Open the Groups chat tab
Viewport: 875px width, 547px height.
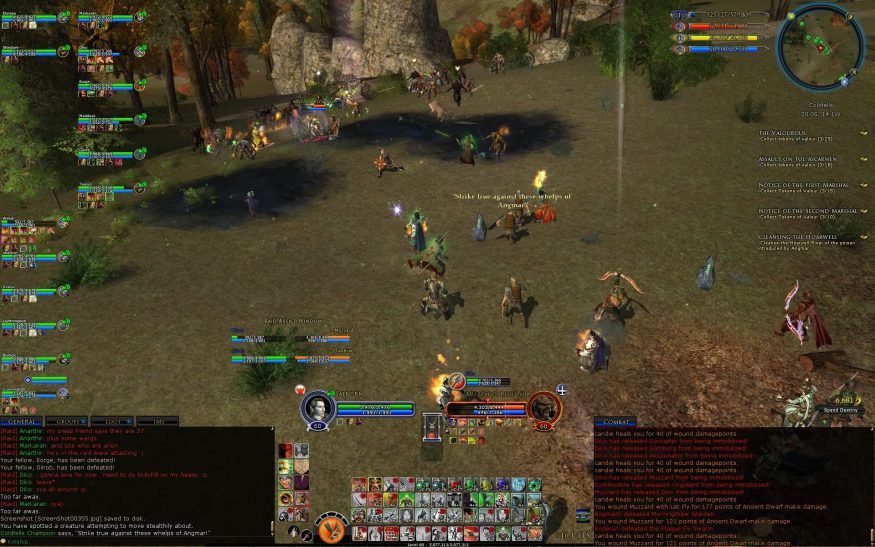[68, 422]
